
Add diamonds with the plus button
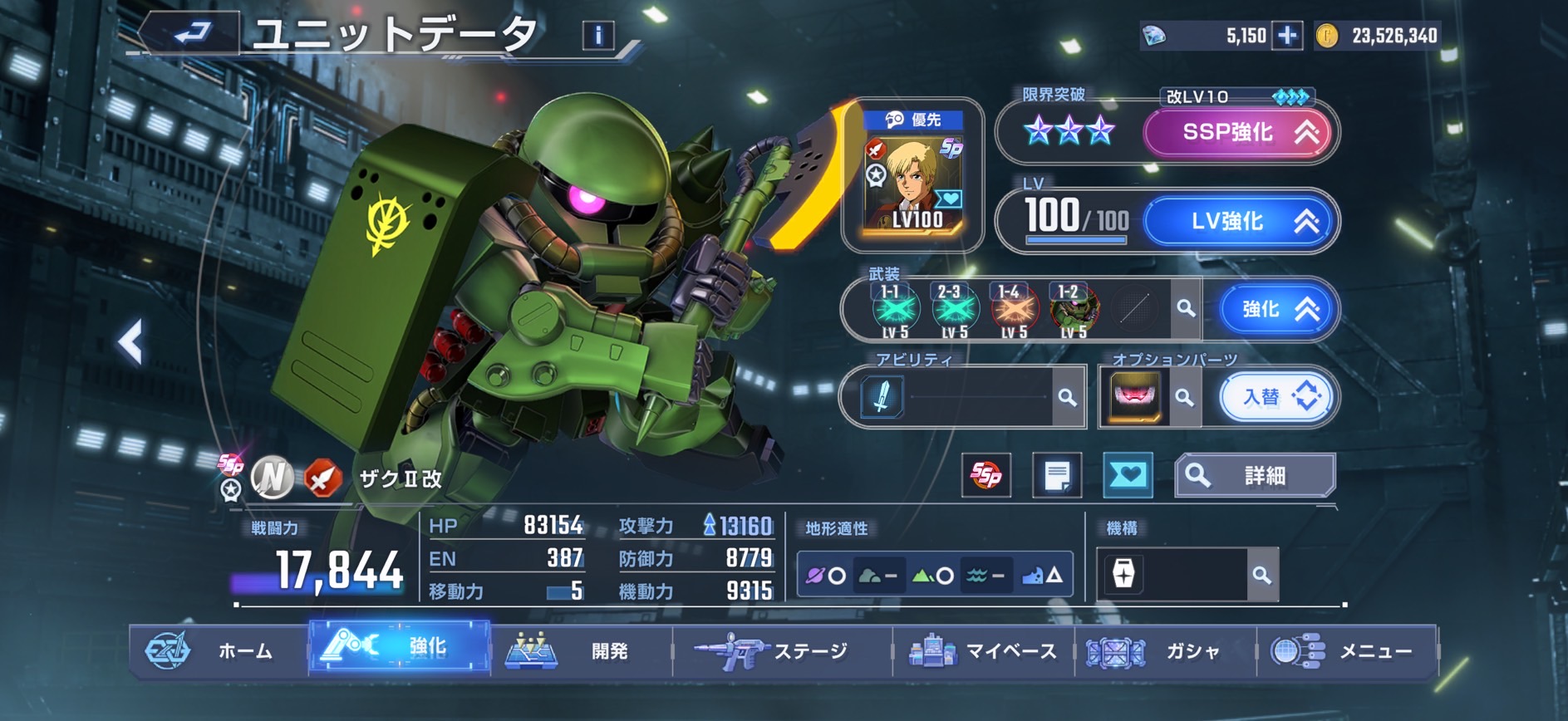click(1287, 36)
